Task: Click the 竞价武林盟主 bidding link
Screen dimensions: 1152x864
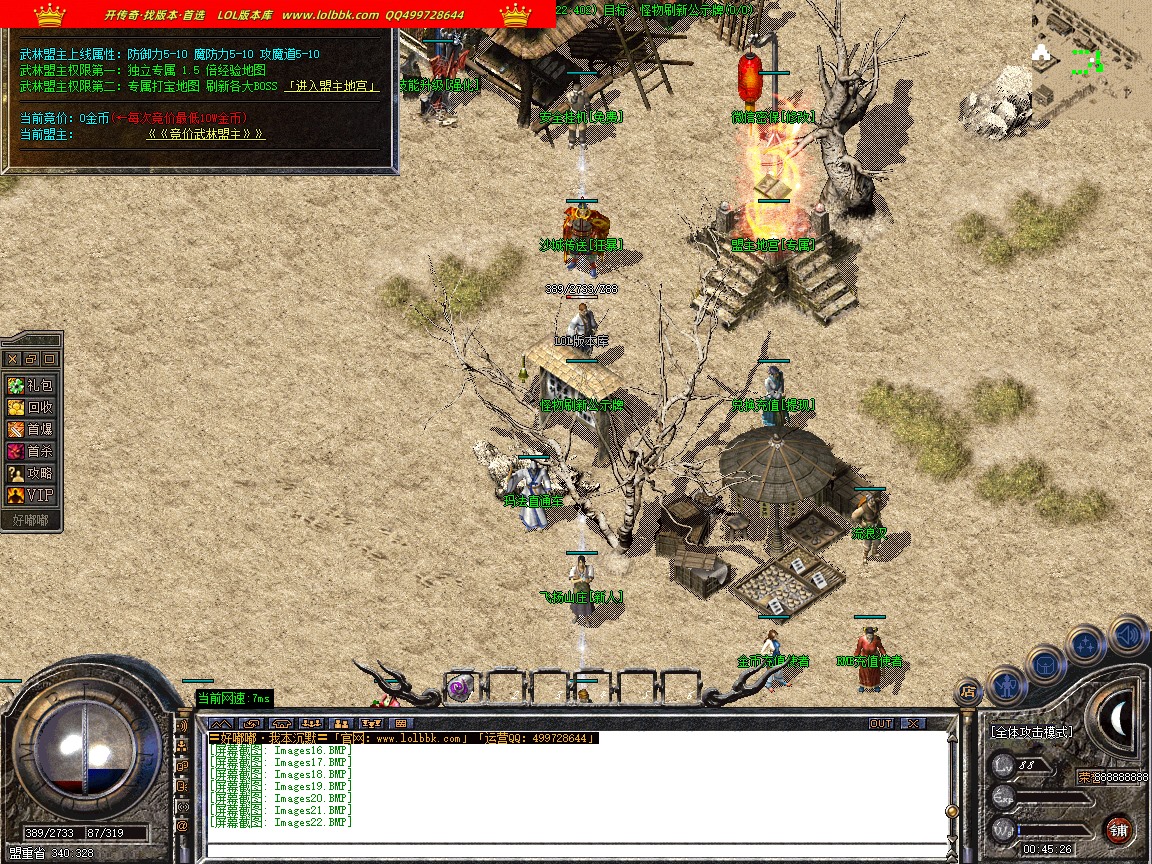Action: (206, 134)
